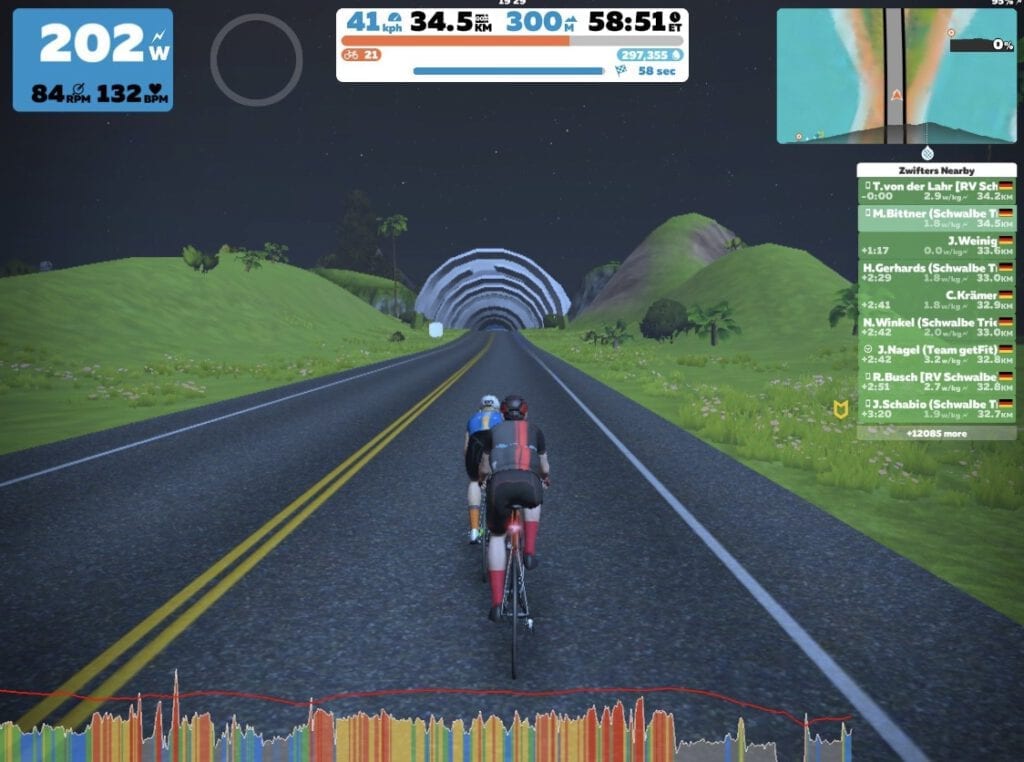Viewport: 1024px width, 762px height.
Task: Select T.von der Lahr in Zwifters Nearby
Action: [x=936, y=191]
